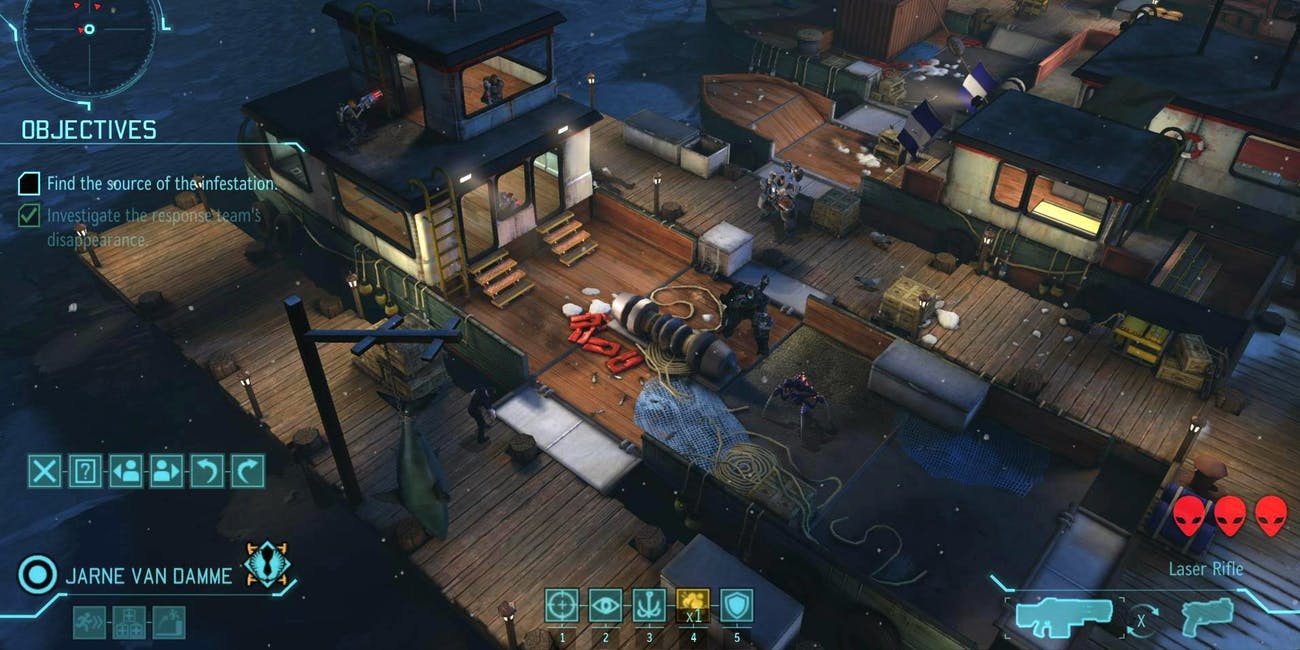Viewport: 1300px width, 650px height.
Task: Use the grapple hook ability
Action: click(x=648, y=606)
